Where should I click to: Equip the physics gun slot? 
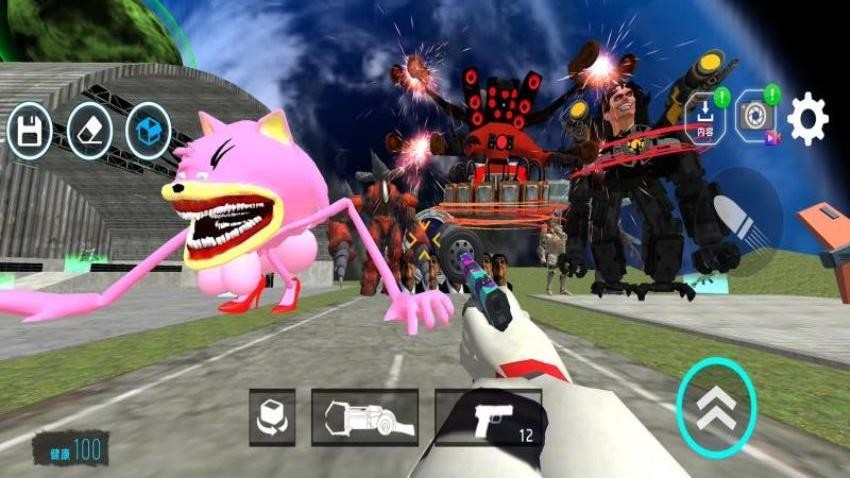364,417
